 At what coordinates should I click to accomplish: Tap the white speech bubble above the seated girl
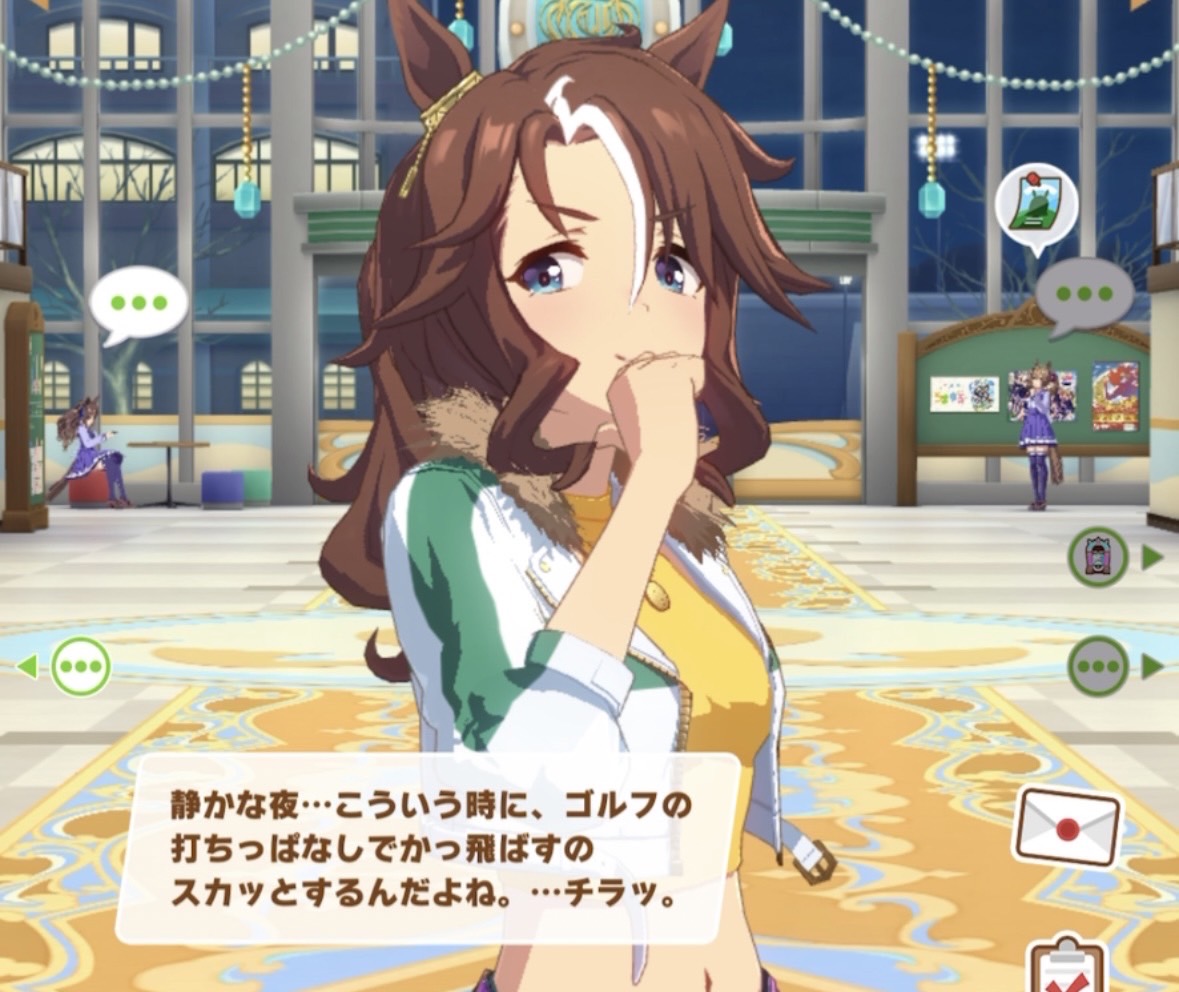pyautogui.click(x=138, y=302)
